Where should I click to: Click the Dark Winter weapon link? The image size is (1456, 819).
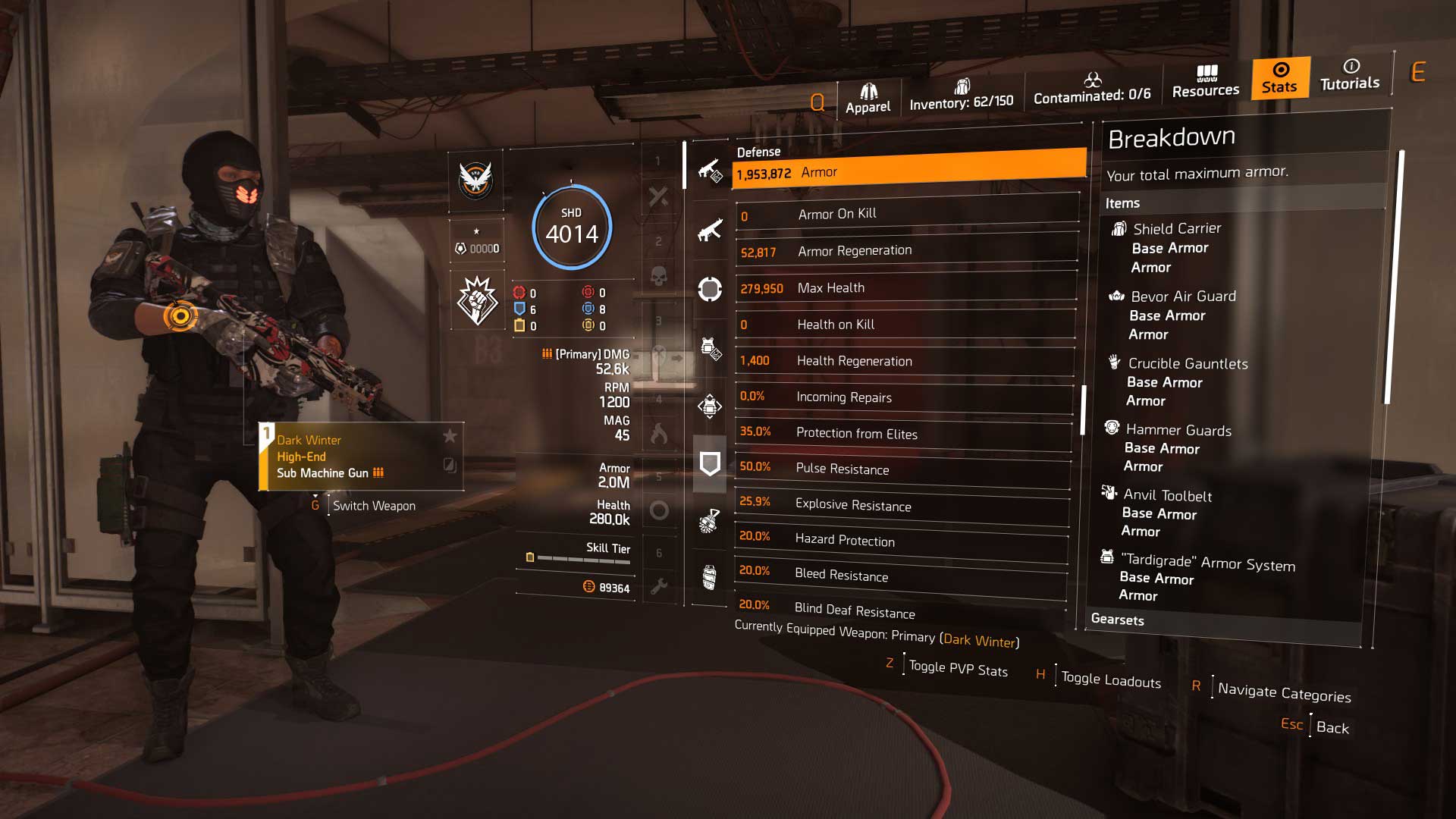pyautogui.click(x=980, y=641)
